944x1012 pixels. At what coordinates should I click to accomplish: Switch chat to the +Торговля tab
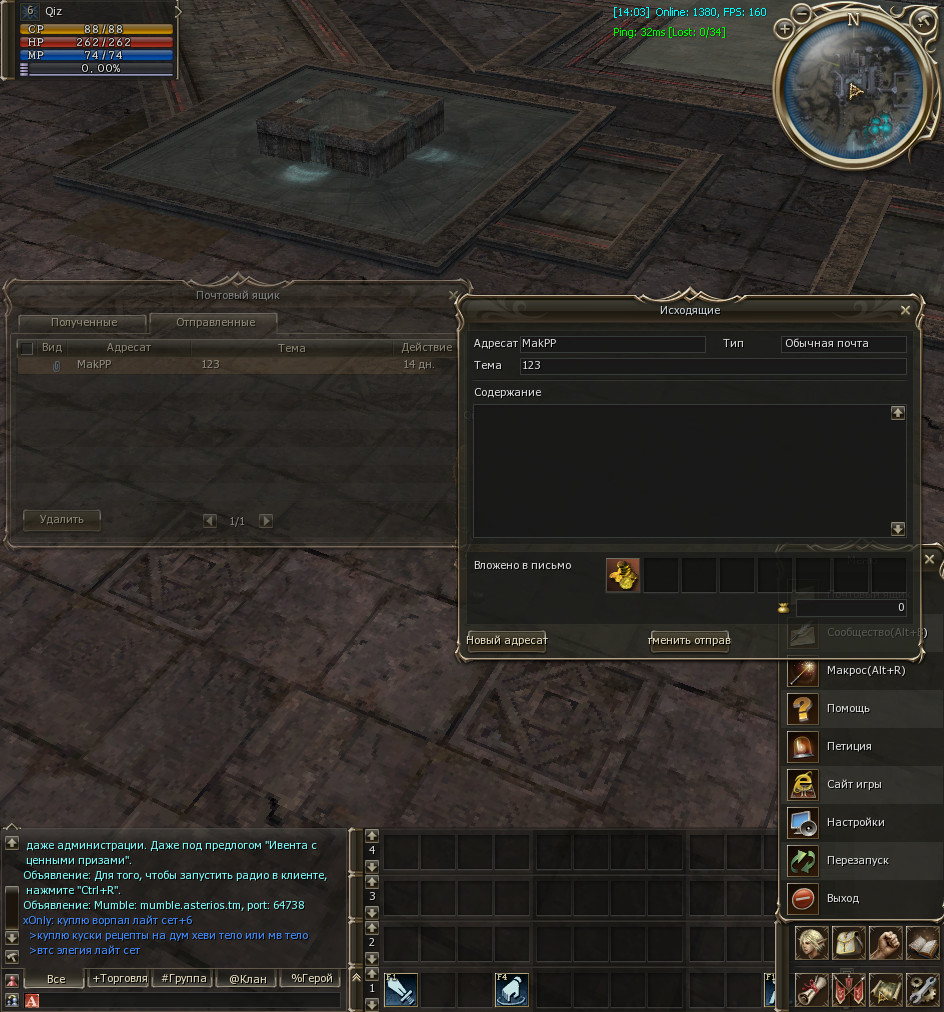point(119,978)
